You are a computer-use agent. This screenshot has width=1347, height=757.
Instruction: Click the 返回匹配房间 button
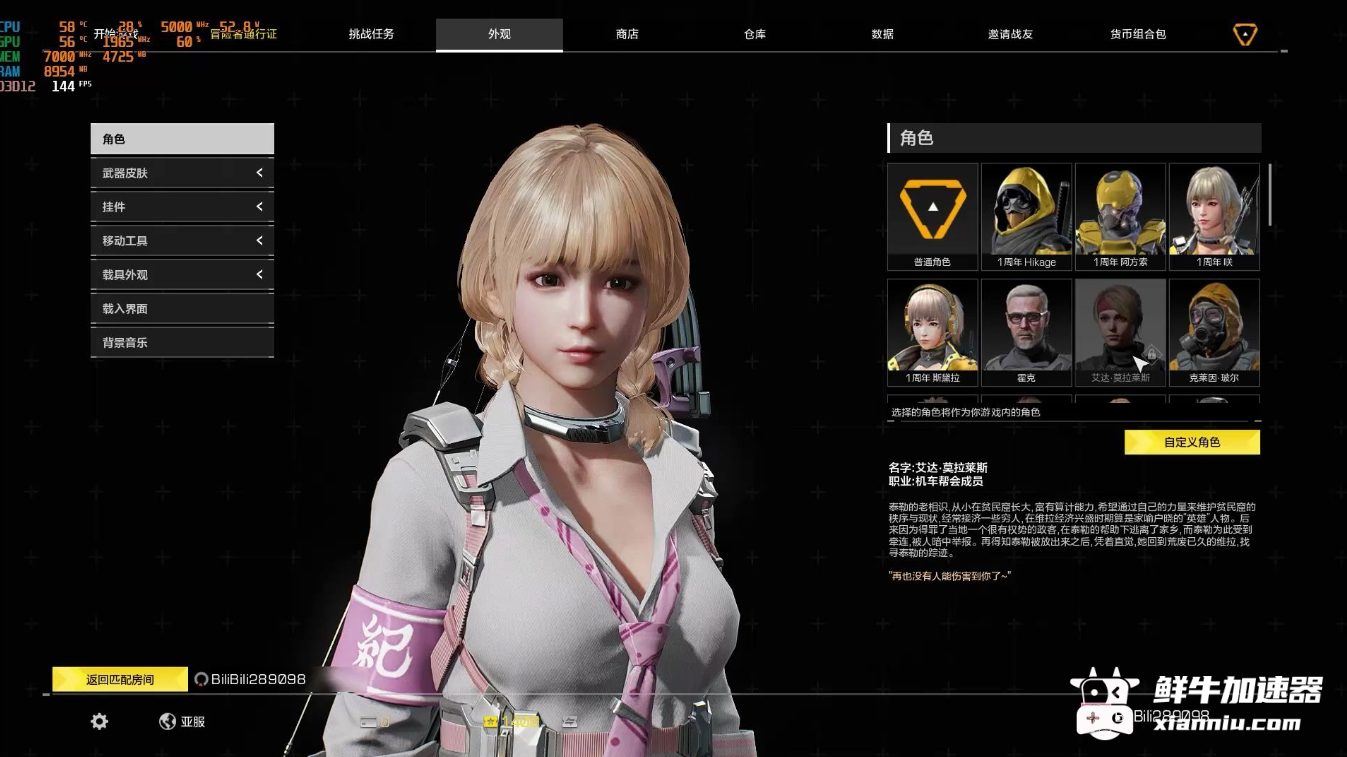tap(120, 680)
